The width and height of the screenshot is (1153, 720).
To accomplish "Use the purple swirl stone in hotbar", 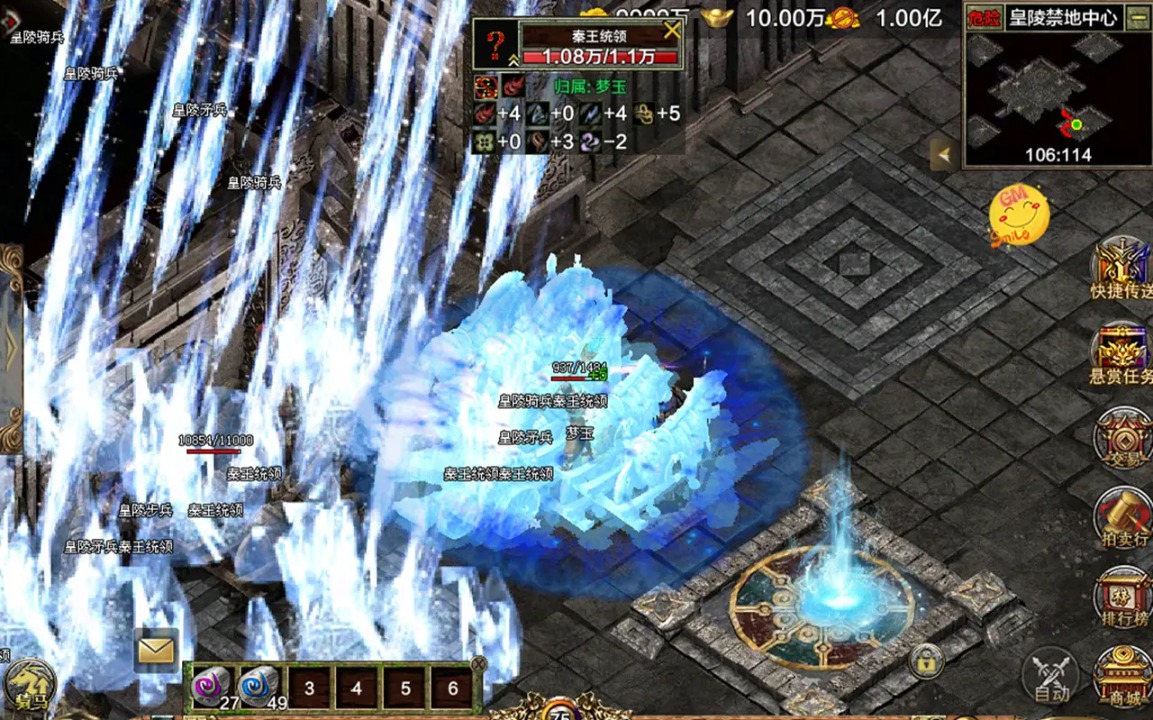I will point(212,686).
